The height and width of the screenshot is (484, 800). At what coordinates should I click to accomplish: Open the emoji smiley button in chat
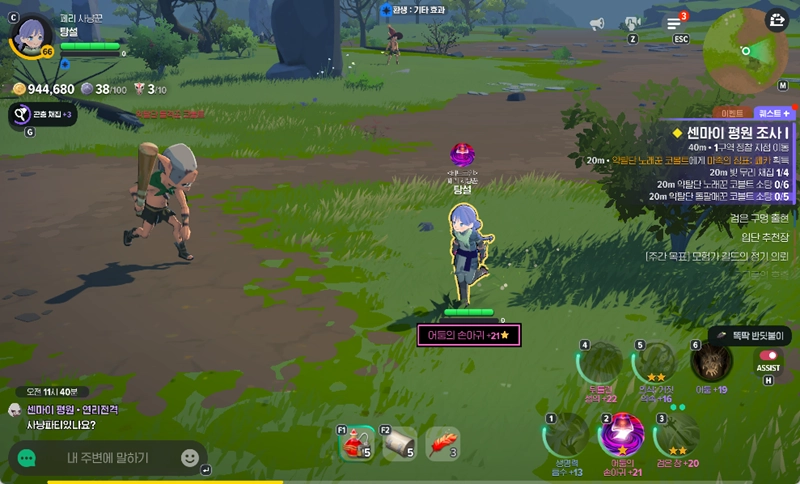click(190, 458)
